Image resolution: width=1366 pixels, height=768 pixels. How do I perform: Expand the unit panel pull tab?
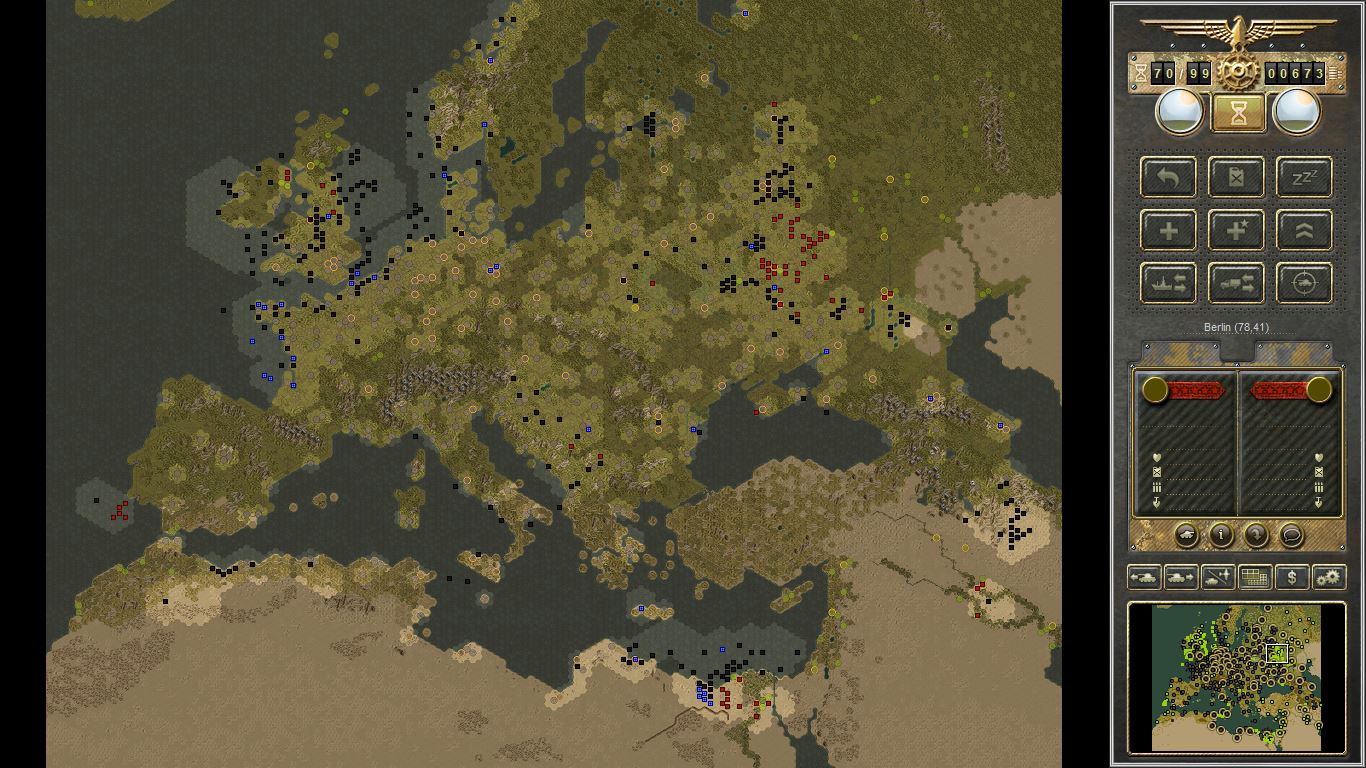tap(1237, 350)
